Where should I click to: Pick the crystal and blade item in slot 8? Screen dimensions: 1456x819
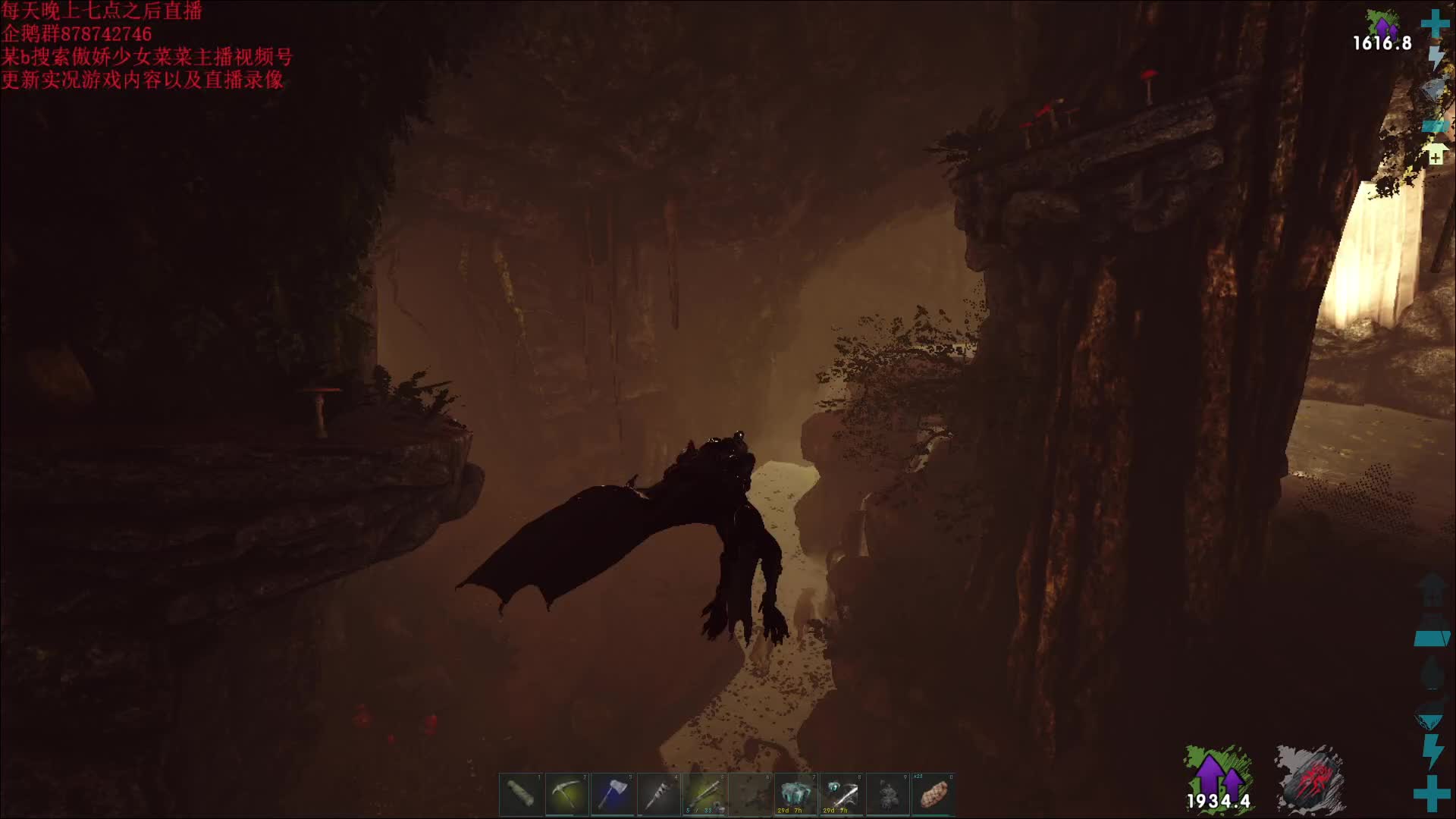tap(842, 795)
